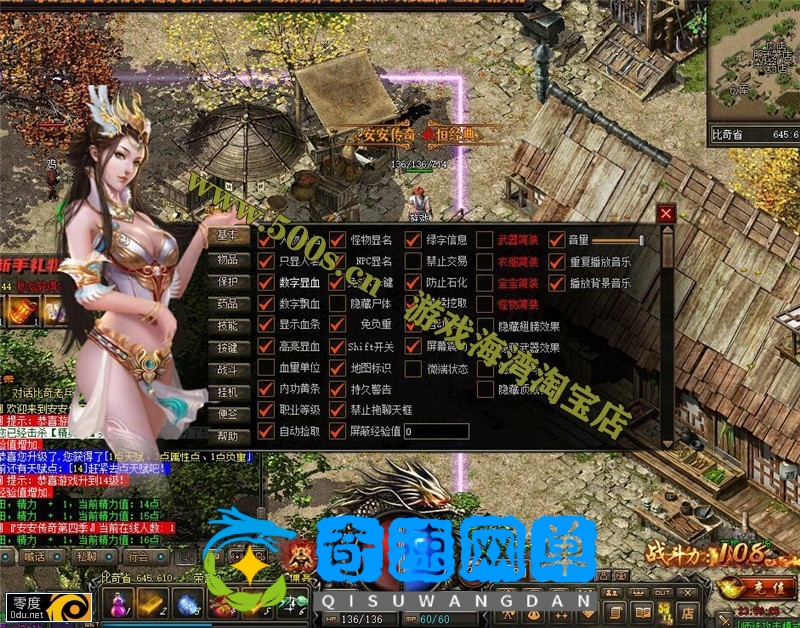Close the settings panel with the red X

pos(667,214)
